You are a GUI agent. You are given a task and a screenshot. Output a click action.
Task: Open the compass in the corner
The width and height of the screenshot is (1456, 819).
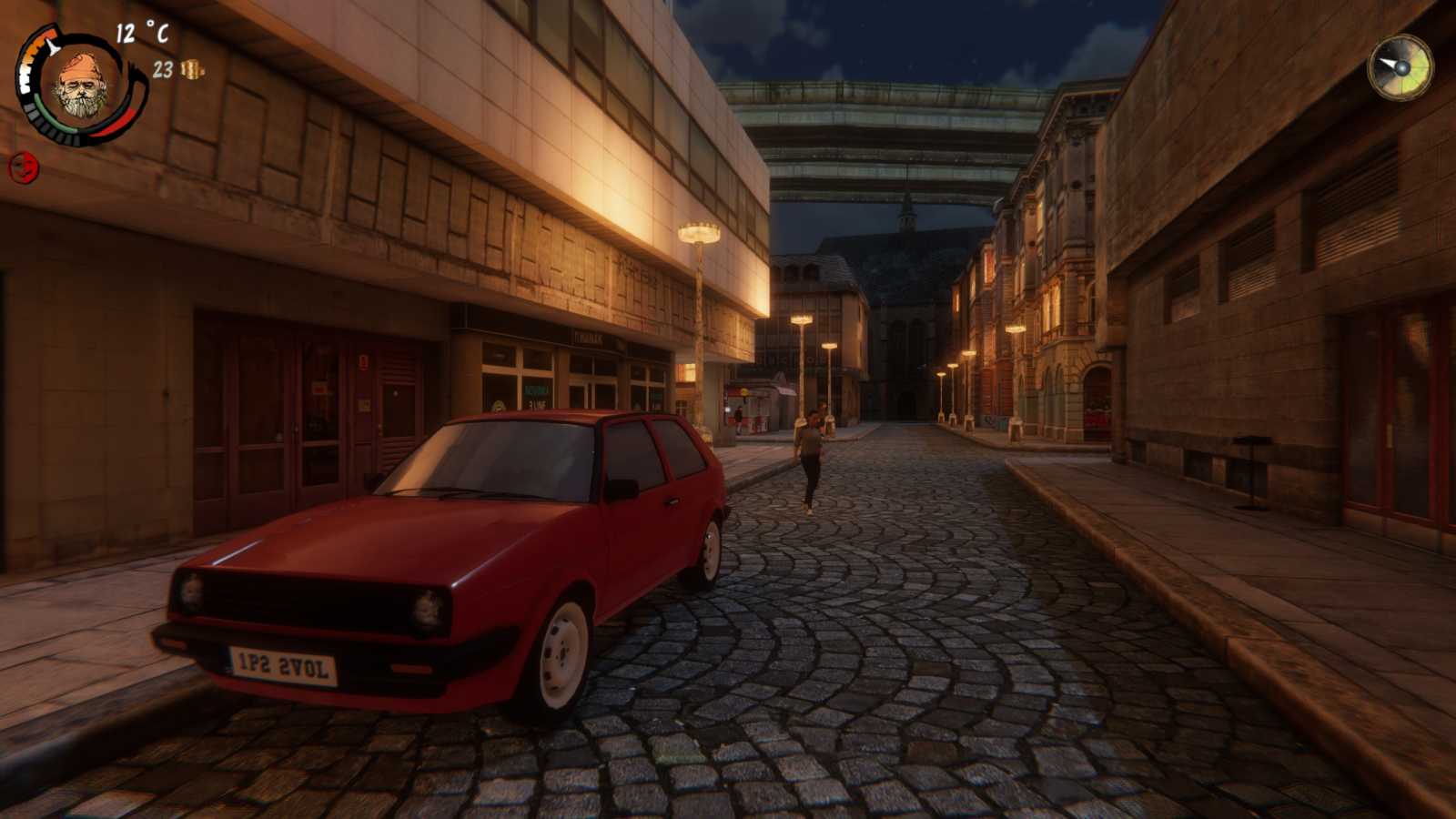pos(1400,67)
